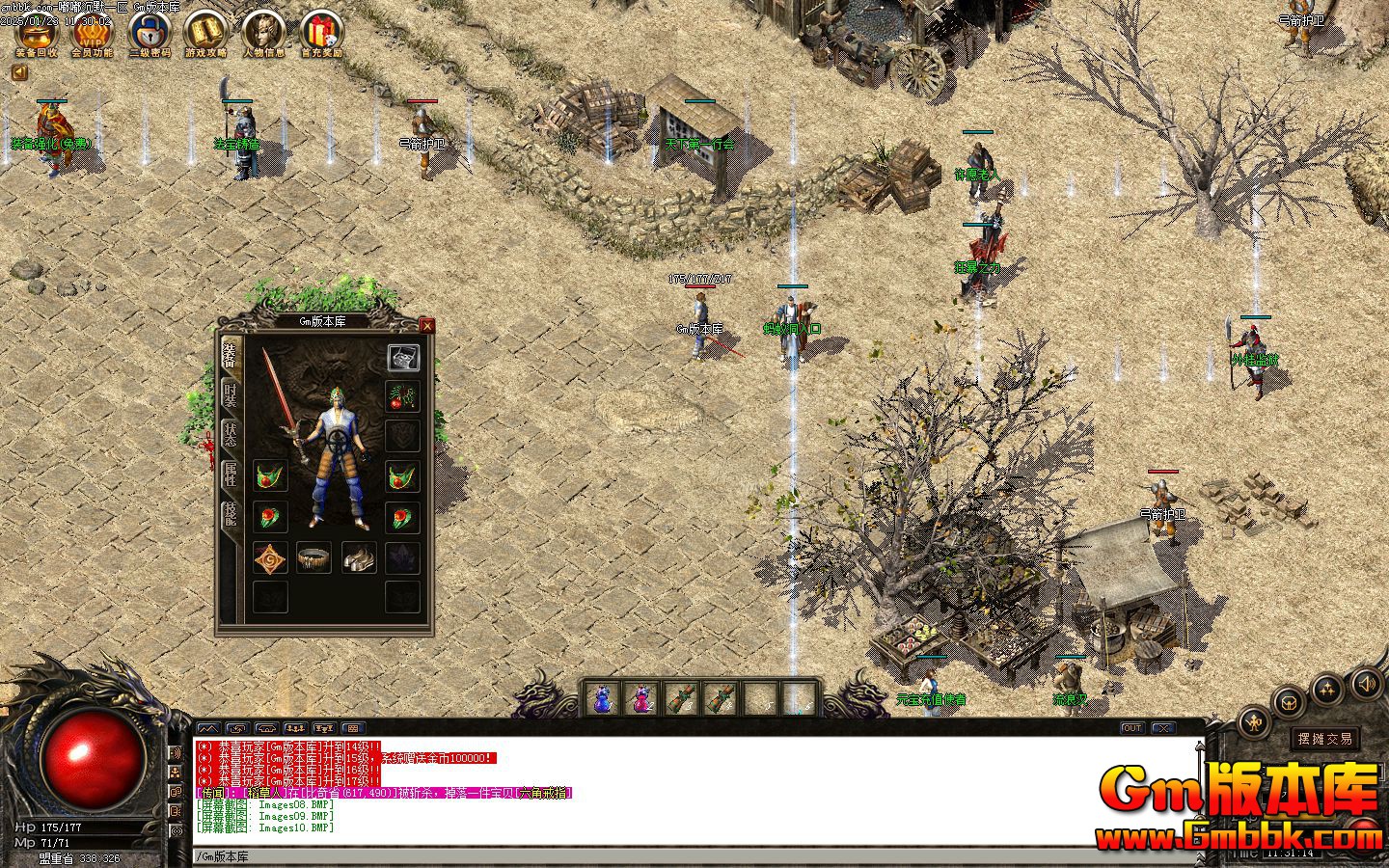Switch to the 属性 attributes tab
Viewport: 1389px width, 868px height.
(x=231, y=475)
